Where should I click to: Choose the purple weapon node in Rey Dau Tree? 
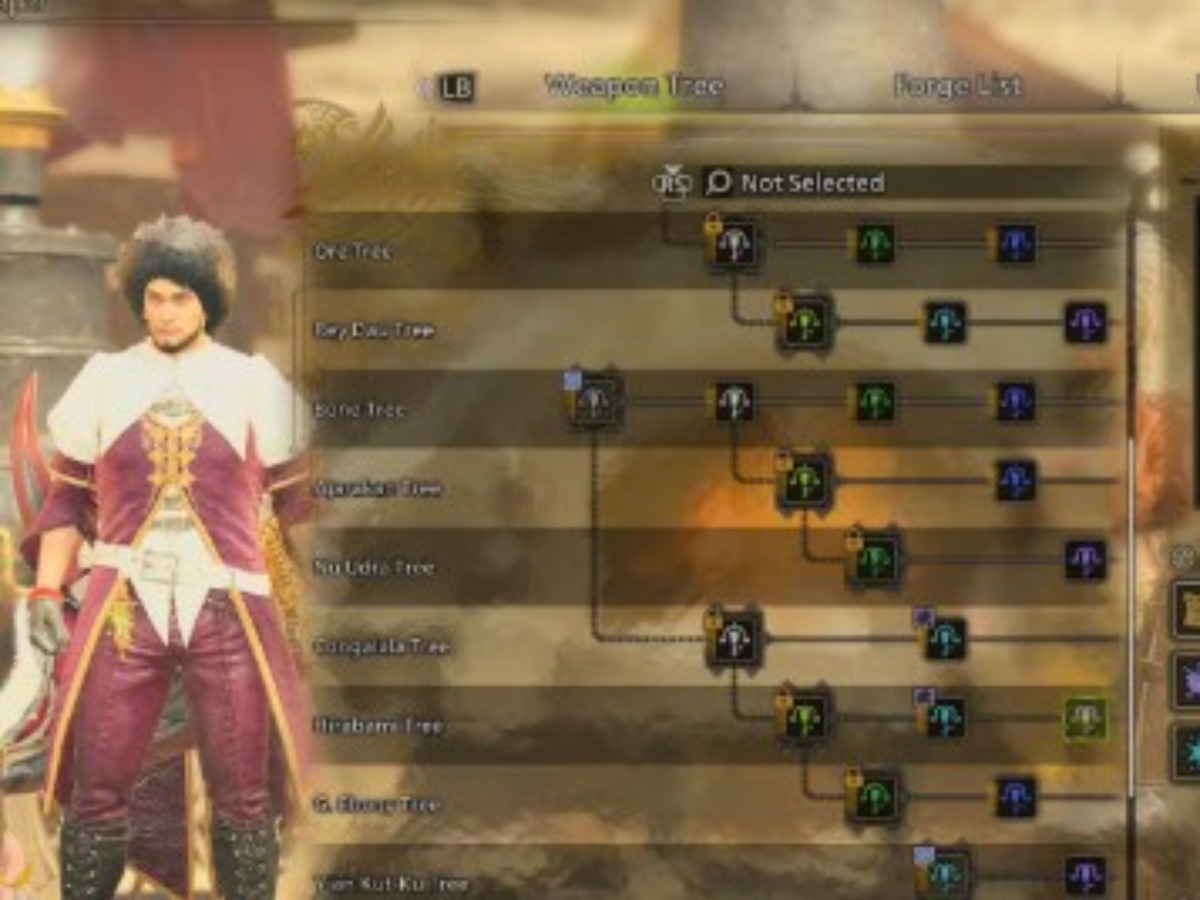(1085, 323)
